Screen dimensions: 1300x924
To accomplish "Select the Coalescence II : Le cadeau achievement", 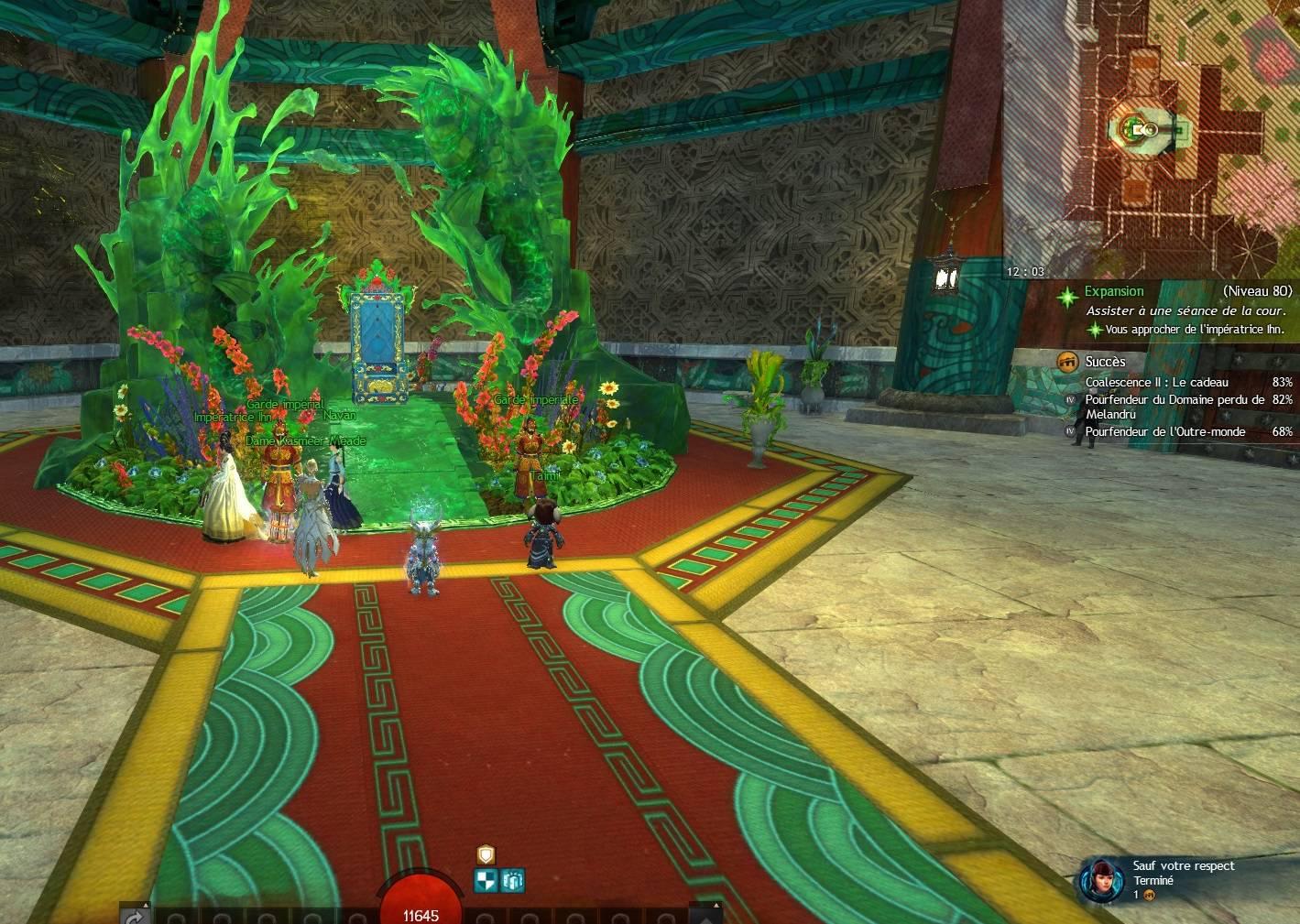I will [1156, 382].
